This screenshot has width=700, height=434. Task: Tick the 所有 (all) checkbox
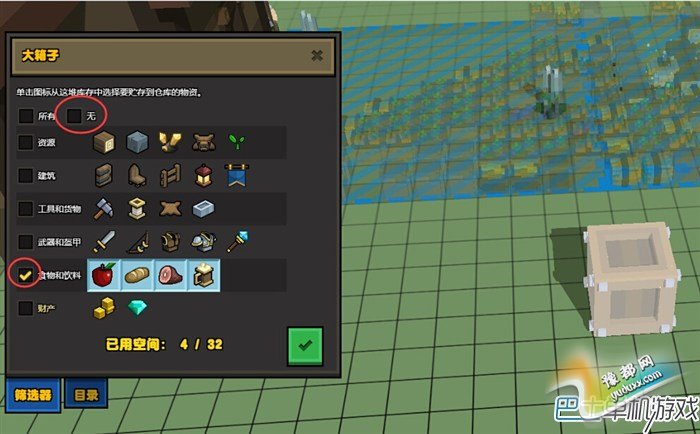point(25,116)
